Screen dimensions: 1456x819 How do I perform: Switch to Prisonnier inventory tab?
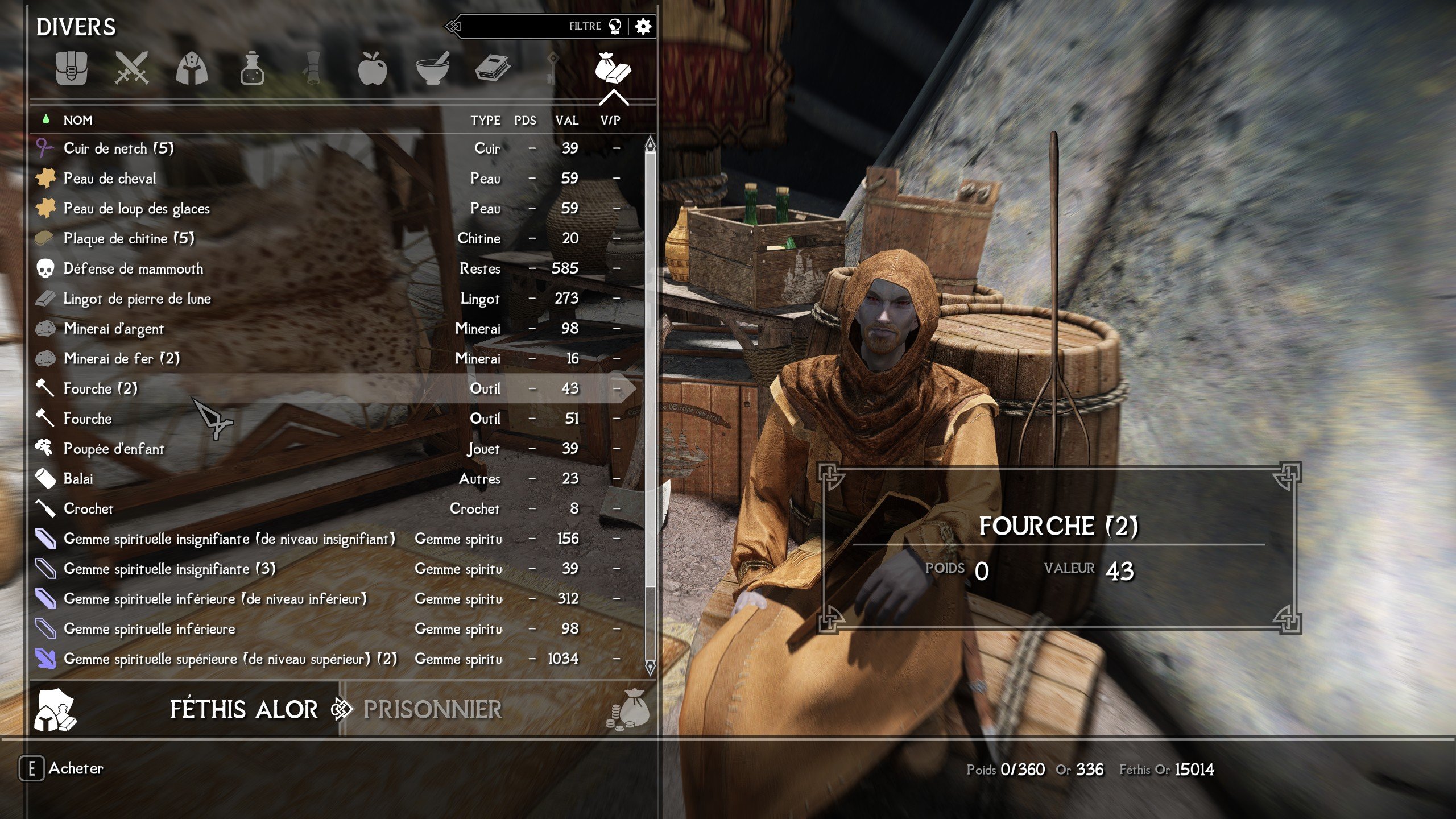pyautogui.click(x=432, y=710)
